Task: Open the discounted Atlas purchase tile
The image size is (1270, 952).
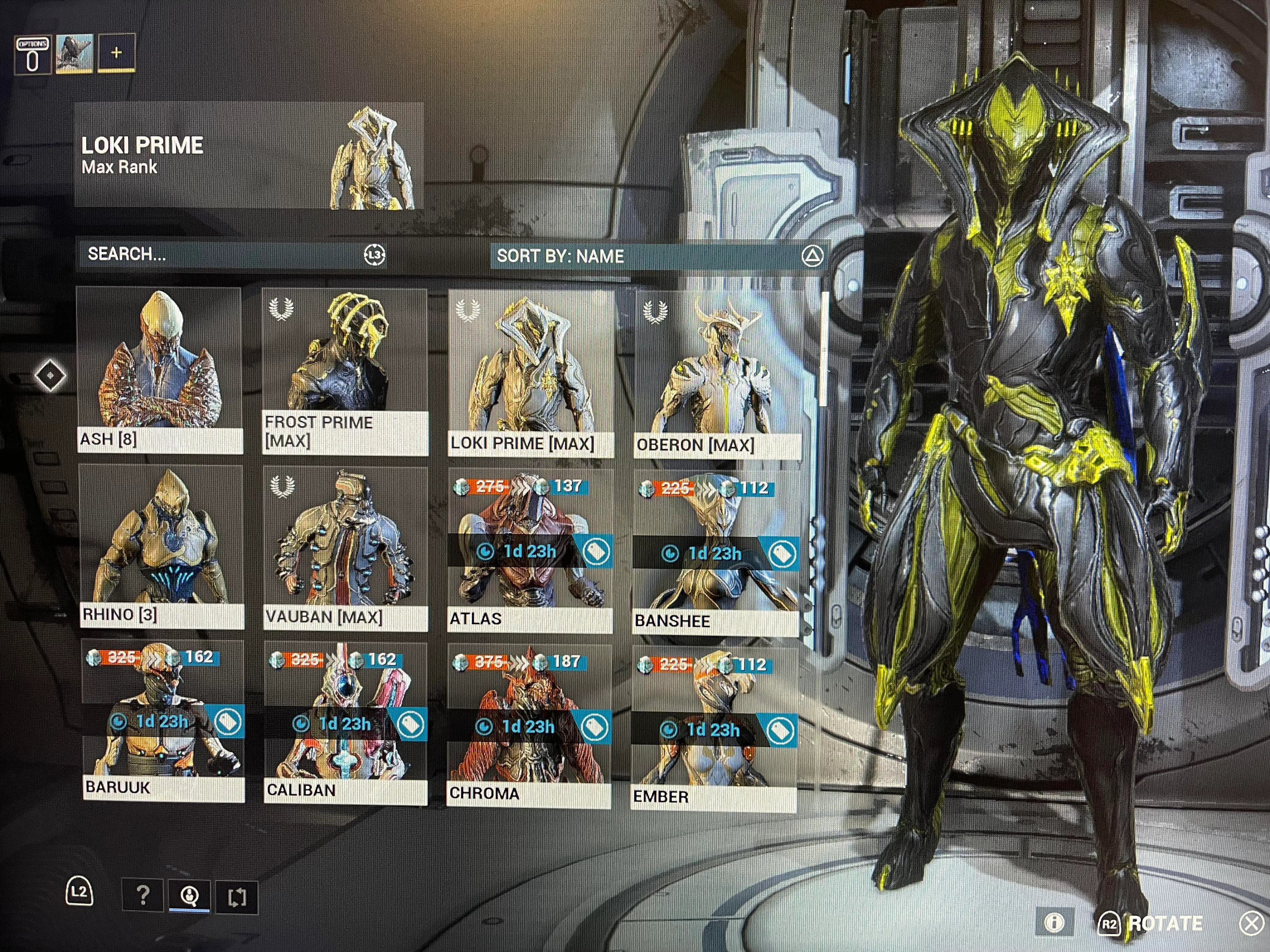Action: pyautogui.click(x=529, y=551)
